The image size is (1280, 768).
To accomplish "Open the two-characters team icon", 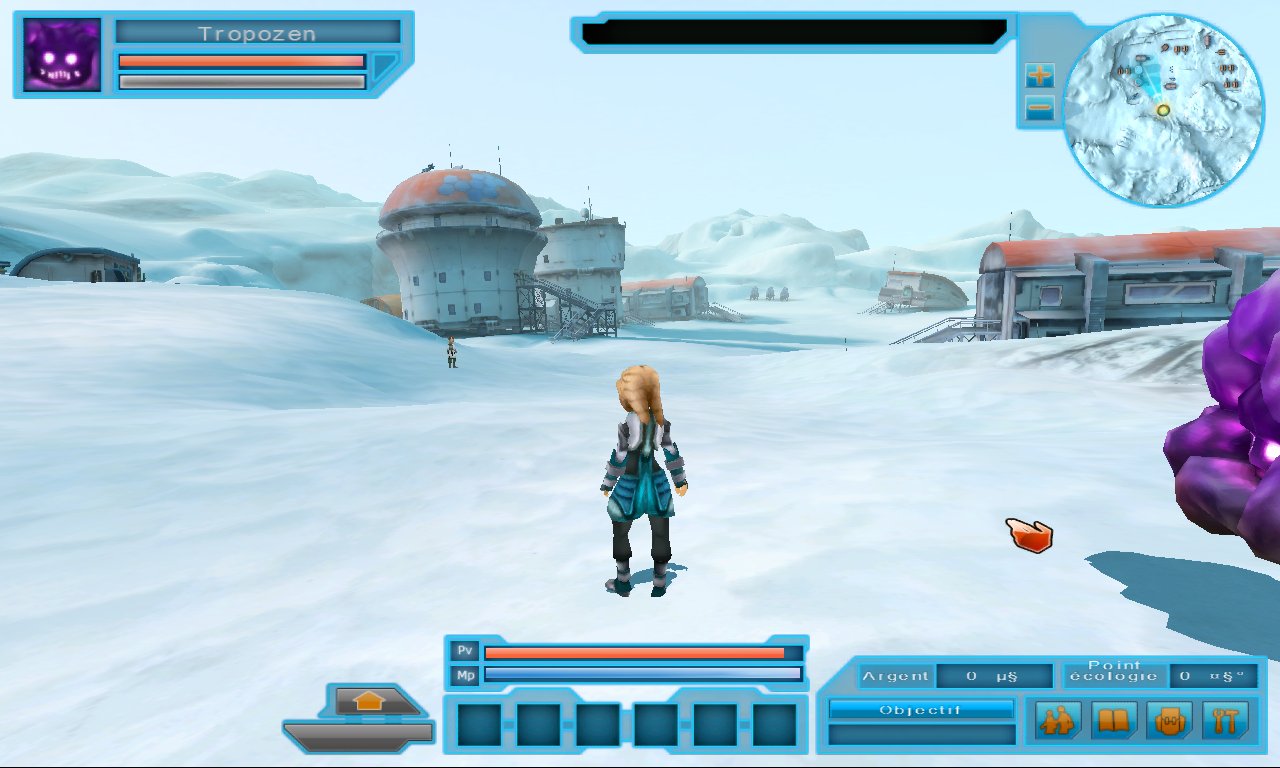I will coord(1057,719).
